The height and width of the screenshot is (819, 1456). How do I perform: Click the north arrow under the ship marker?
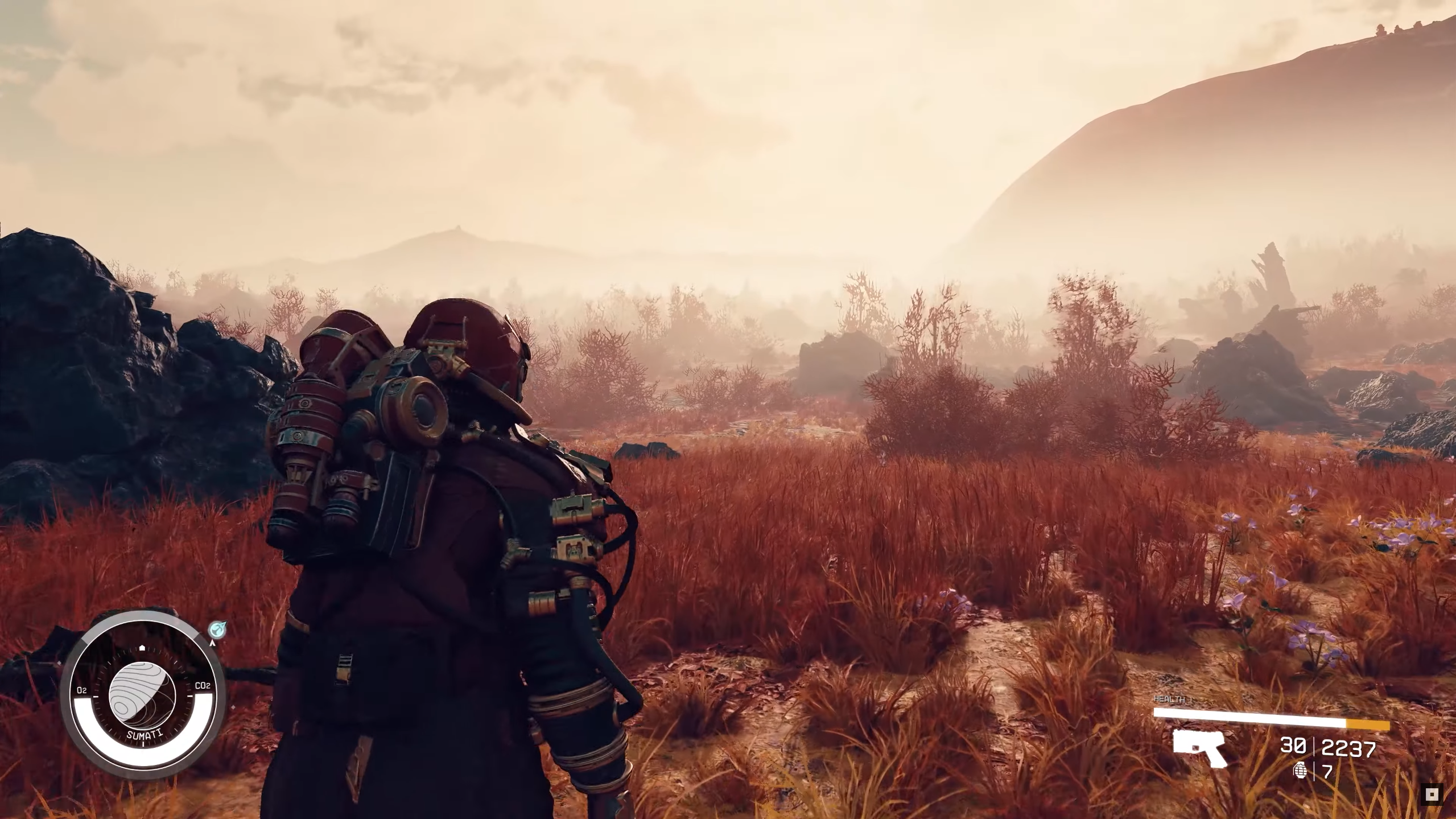click(213, 643)
